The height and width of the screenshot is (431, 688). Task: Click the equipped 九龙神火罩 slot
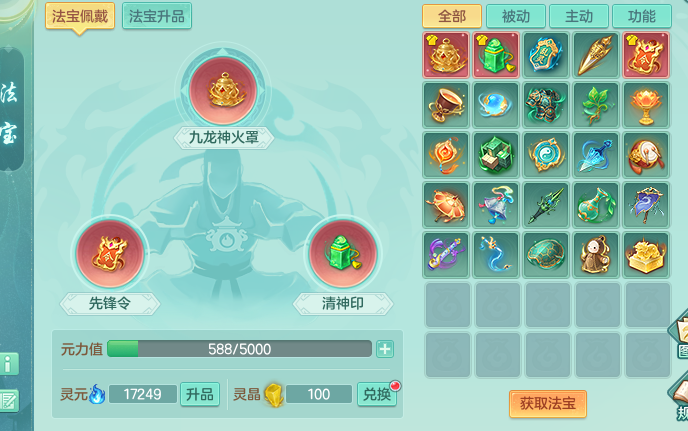[x=225, y=89]
